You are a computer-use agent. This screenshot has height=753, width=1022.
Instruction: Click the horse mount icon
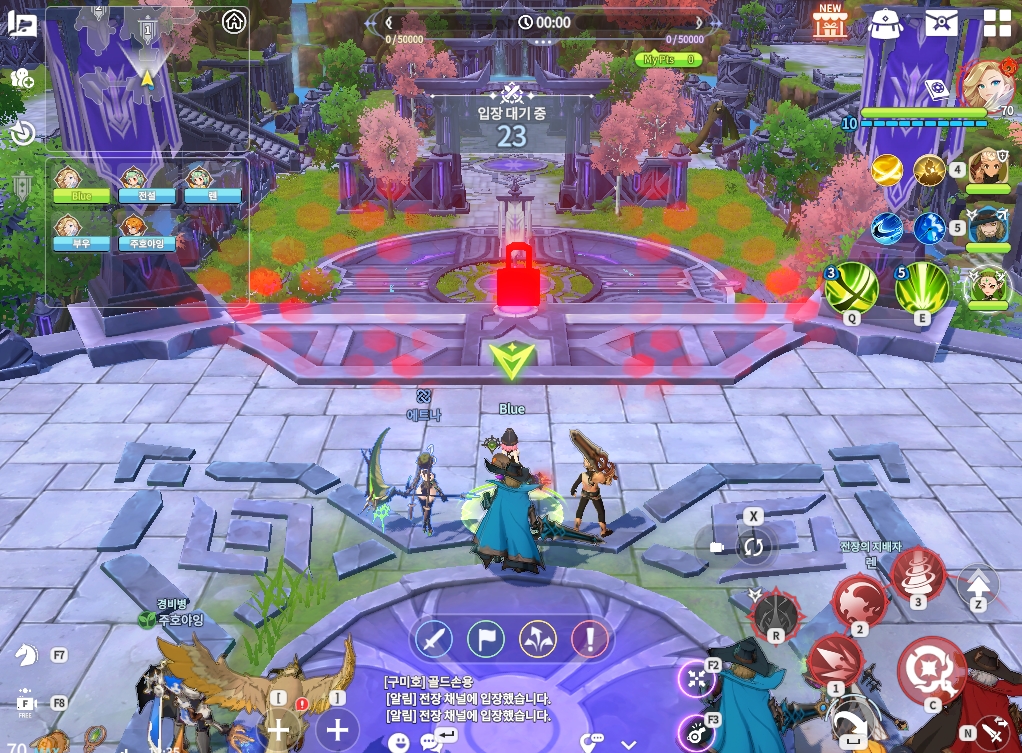coord(26,654)
